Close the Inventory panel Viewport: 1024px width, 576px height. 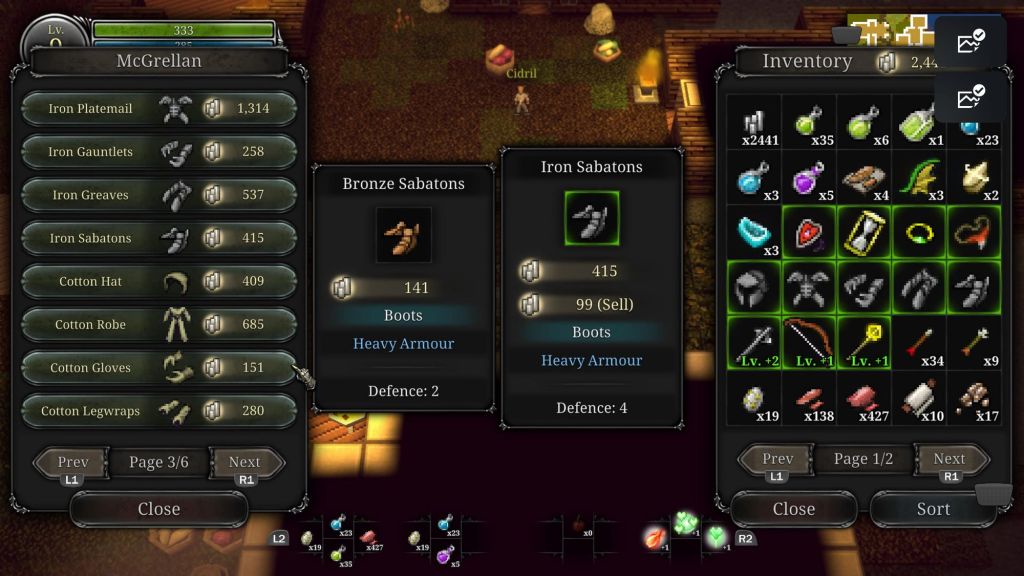pos(793,509)
